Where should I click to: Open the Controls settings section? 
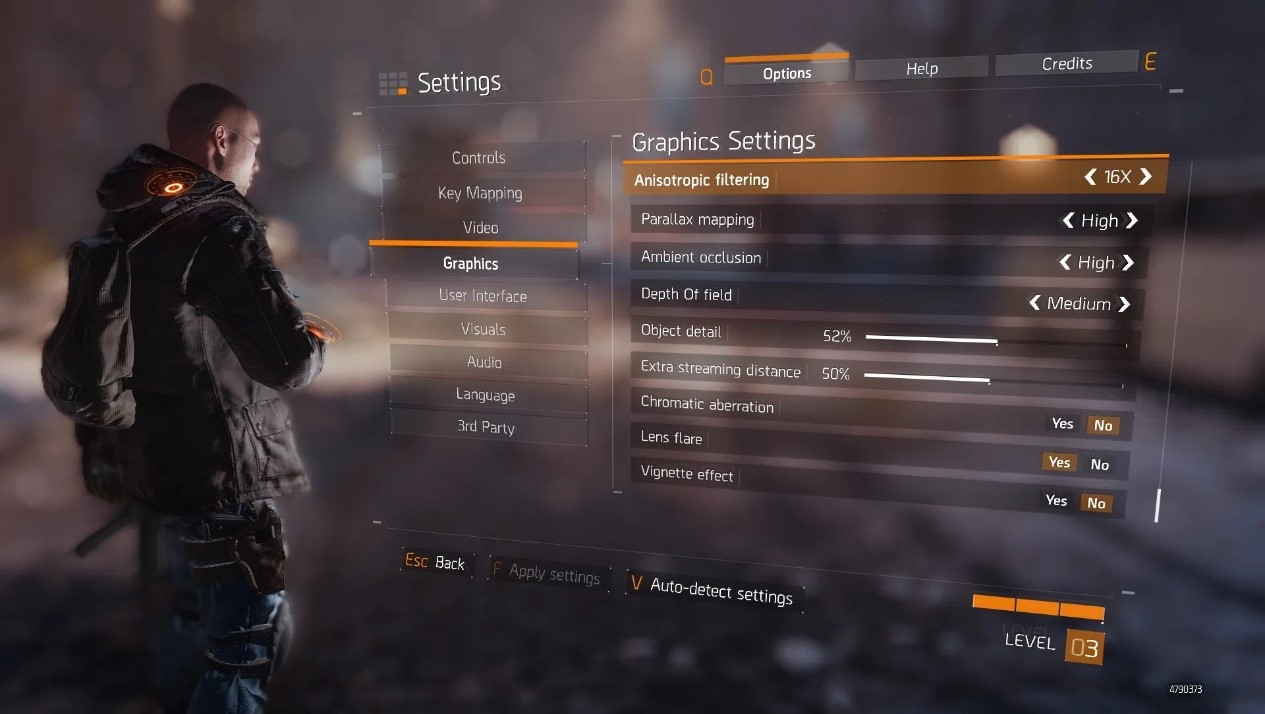pyautogui.click(x=479, y=158)
